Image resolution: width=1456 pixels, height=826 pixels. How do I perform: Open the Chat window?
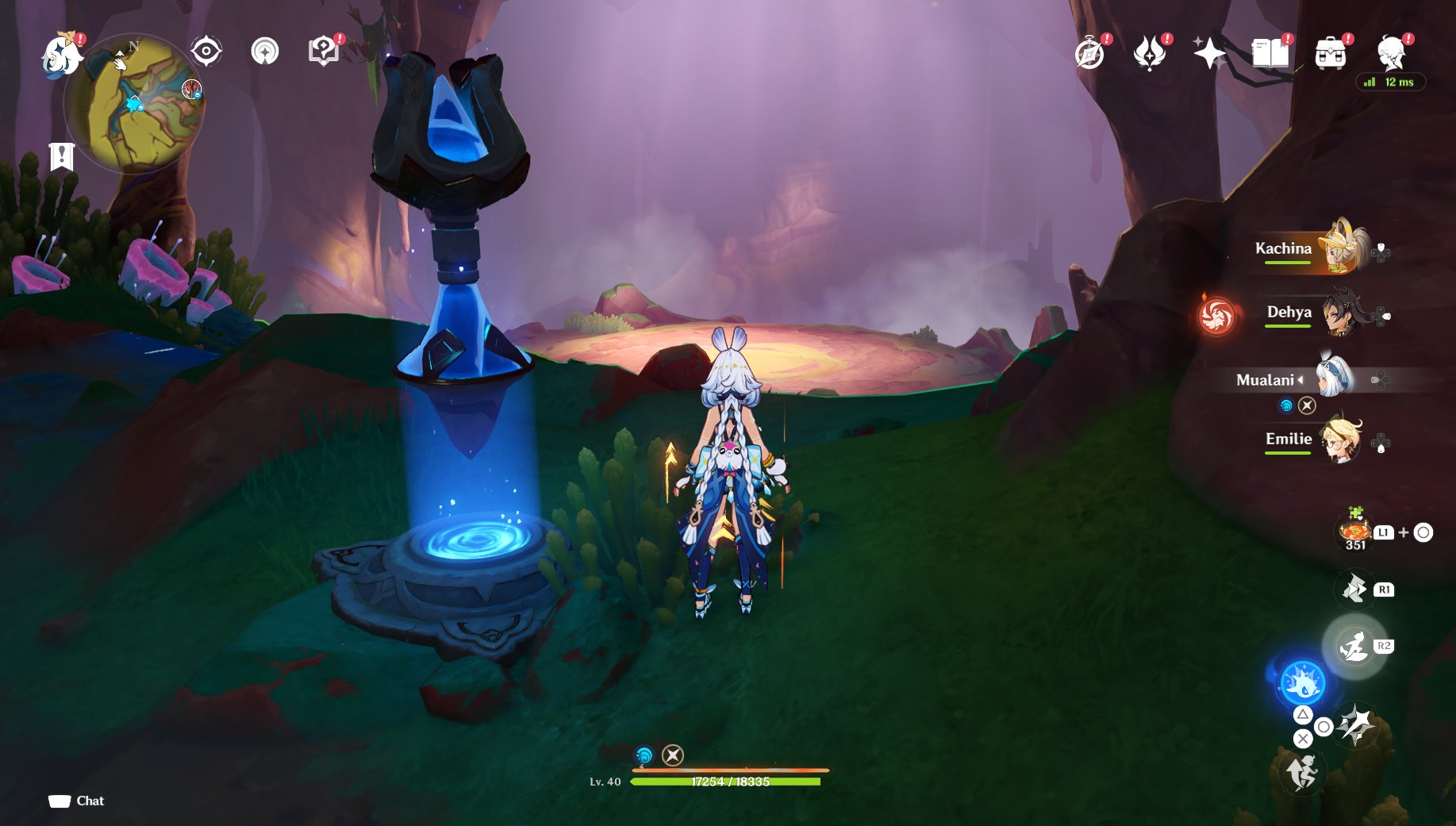point(76,801)
